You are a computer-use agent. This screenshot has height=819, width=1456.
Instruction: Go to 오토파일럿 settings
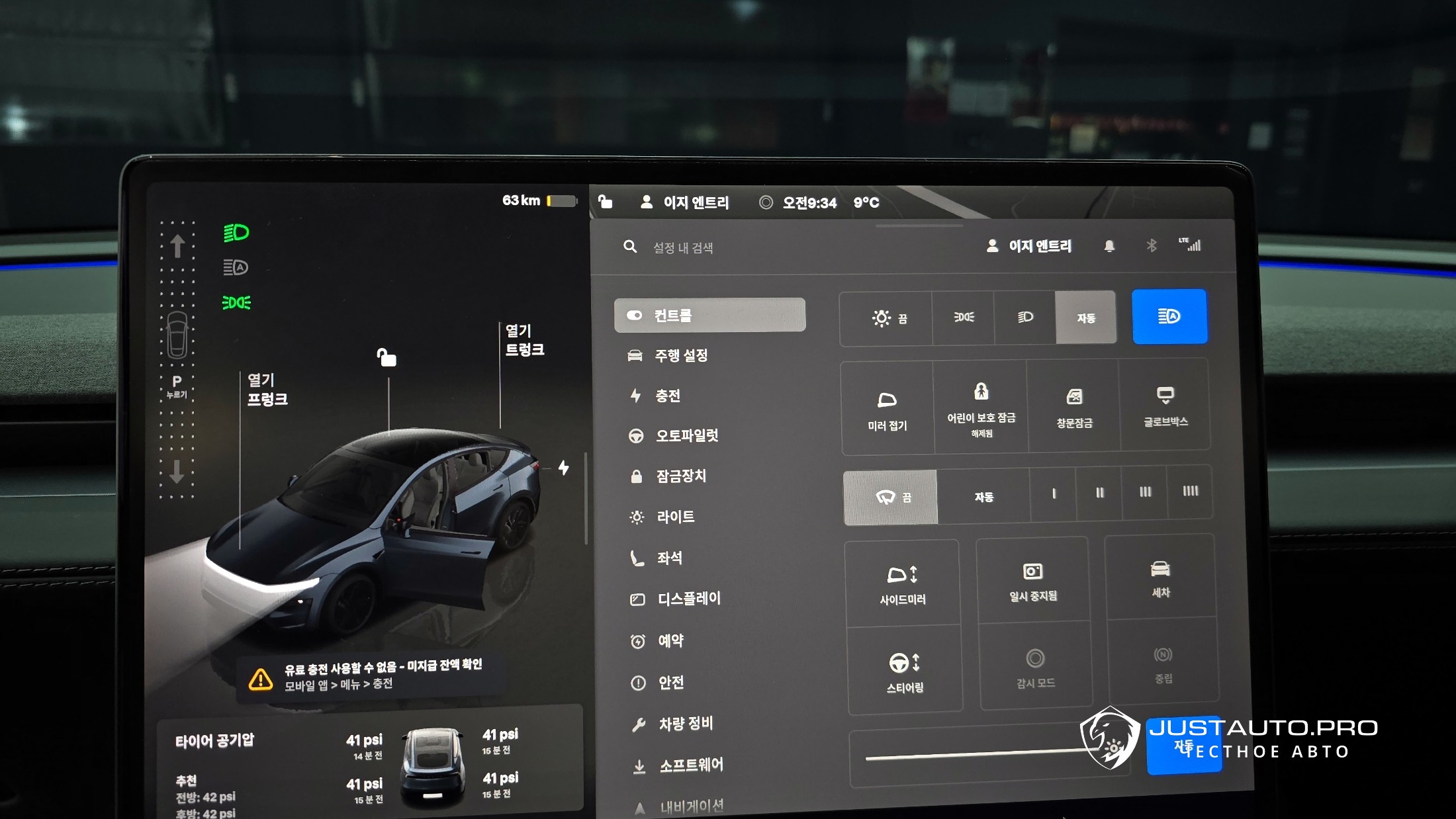686,435
